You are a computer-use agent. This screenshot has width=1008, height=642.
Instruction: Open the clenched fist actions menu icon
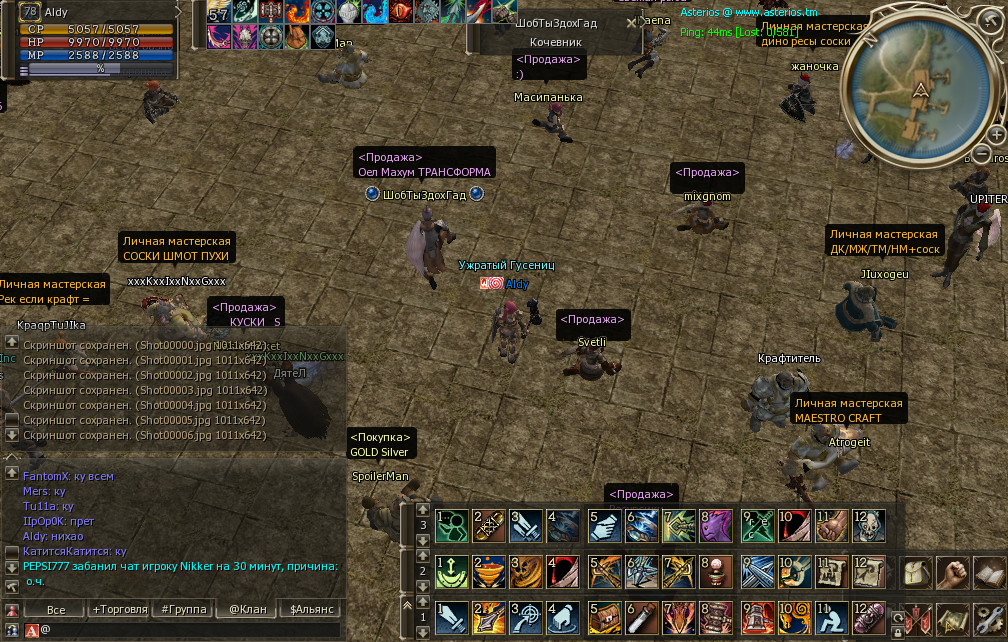pos(955,574)
